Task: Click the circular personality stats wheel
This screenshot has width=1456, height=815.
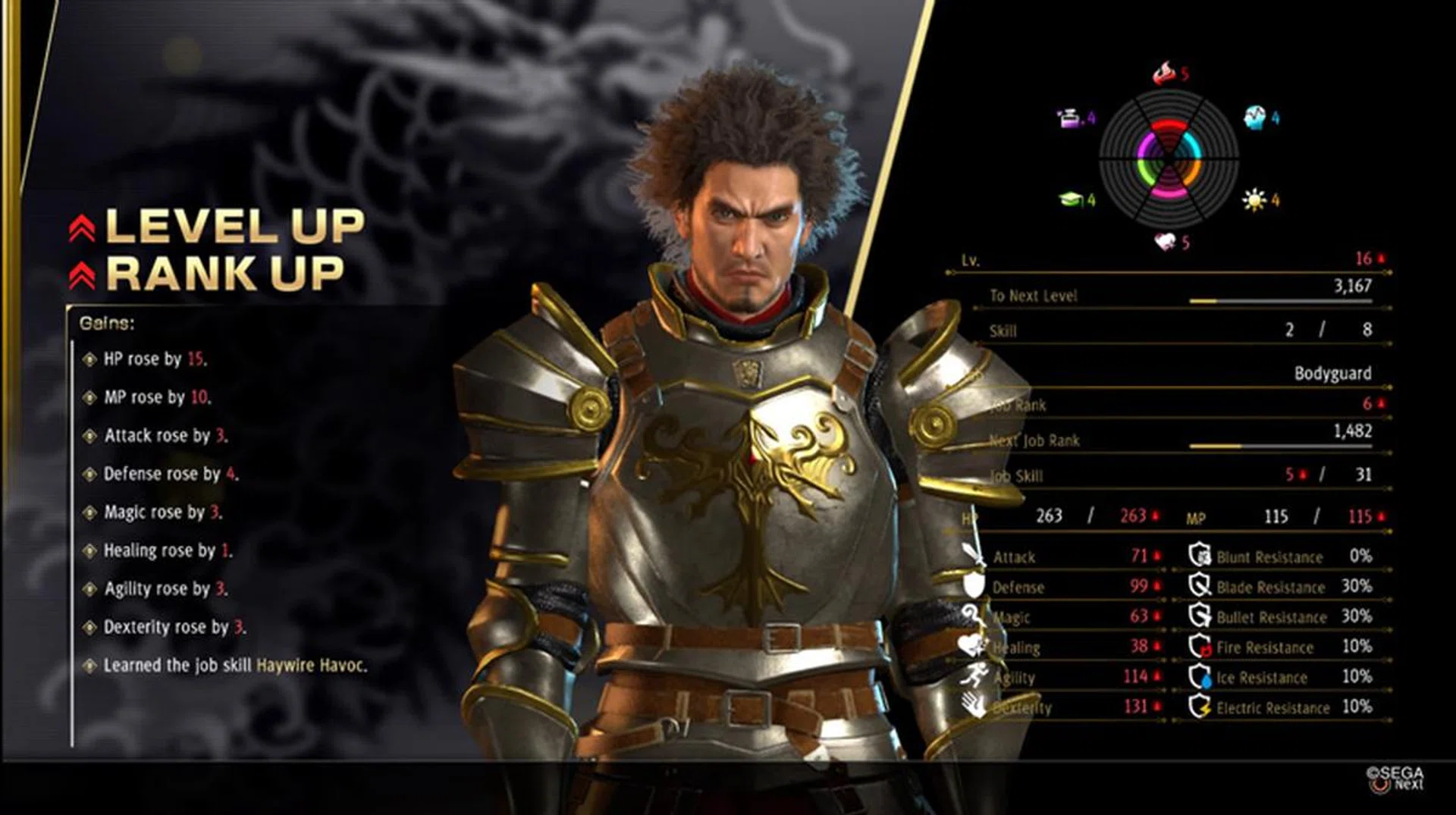Action: coord(1169,159)
